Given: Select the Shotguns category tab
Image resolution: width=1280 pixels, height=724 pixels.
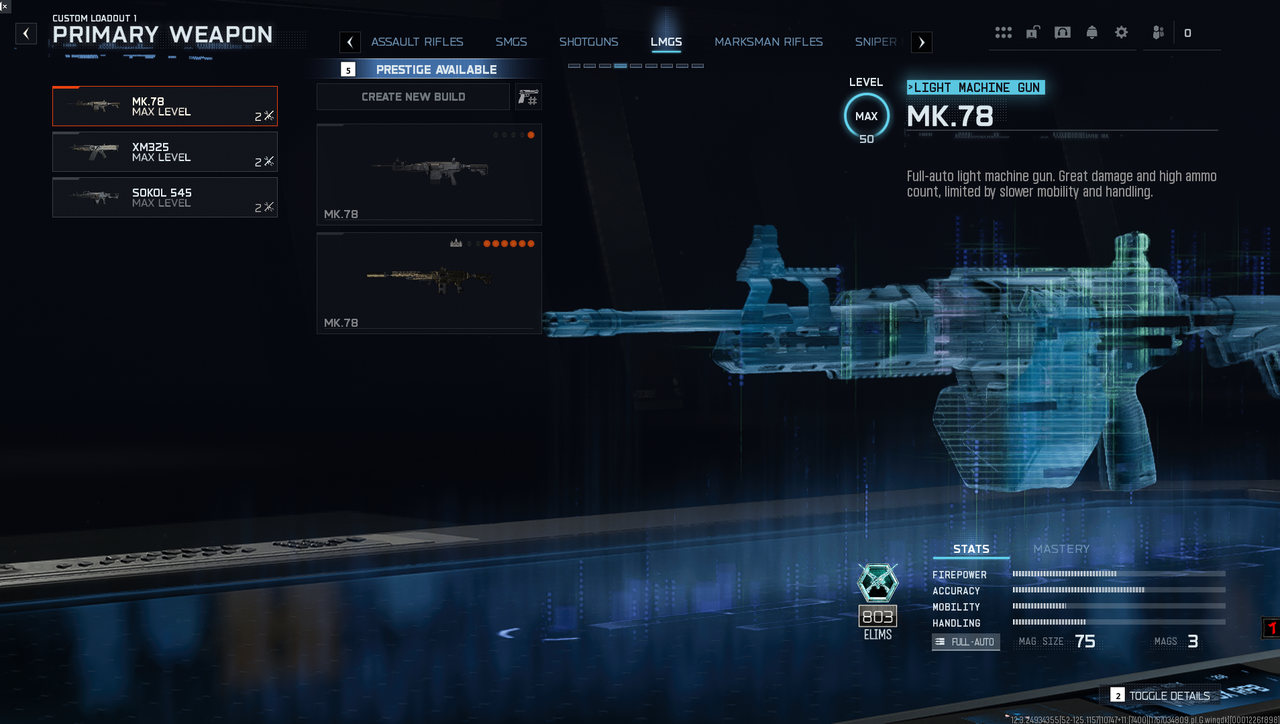Looking at the screenshot, I should (588, 42).
